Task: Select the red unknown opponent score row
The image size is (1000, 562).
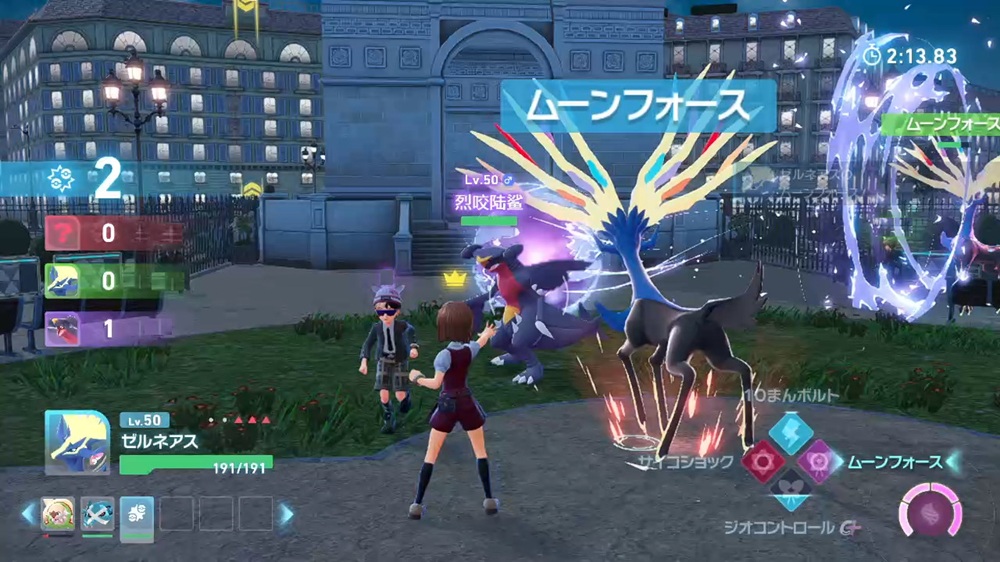Action: (x=114, y=234)
